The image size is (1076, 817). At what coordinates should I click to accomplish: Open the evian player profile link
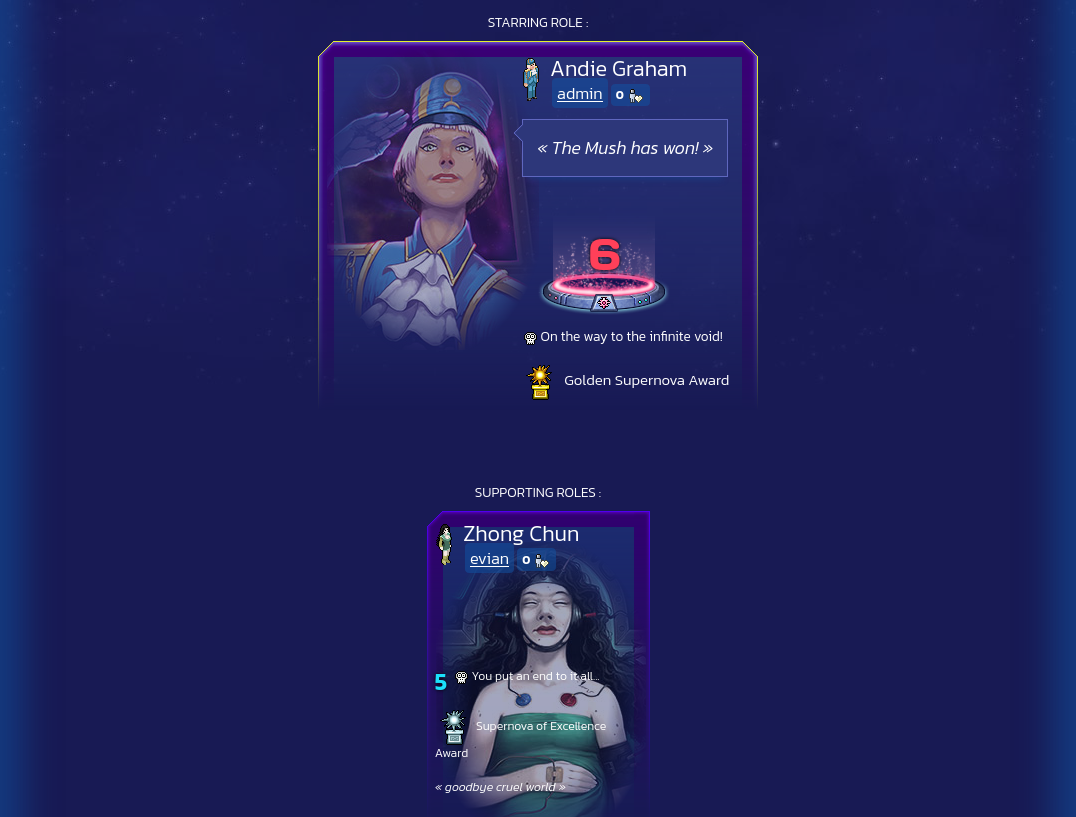(x=489, y=559)
